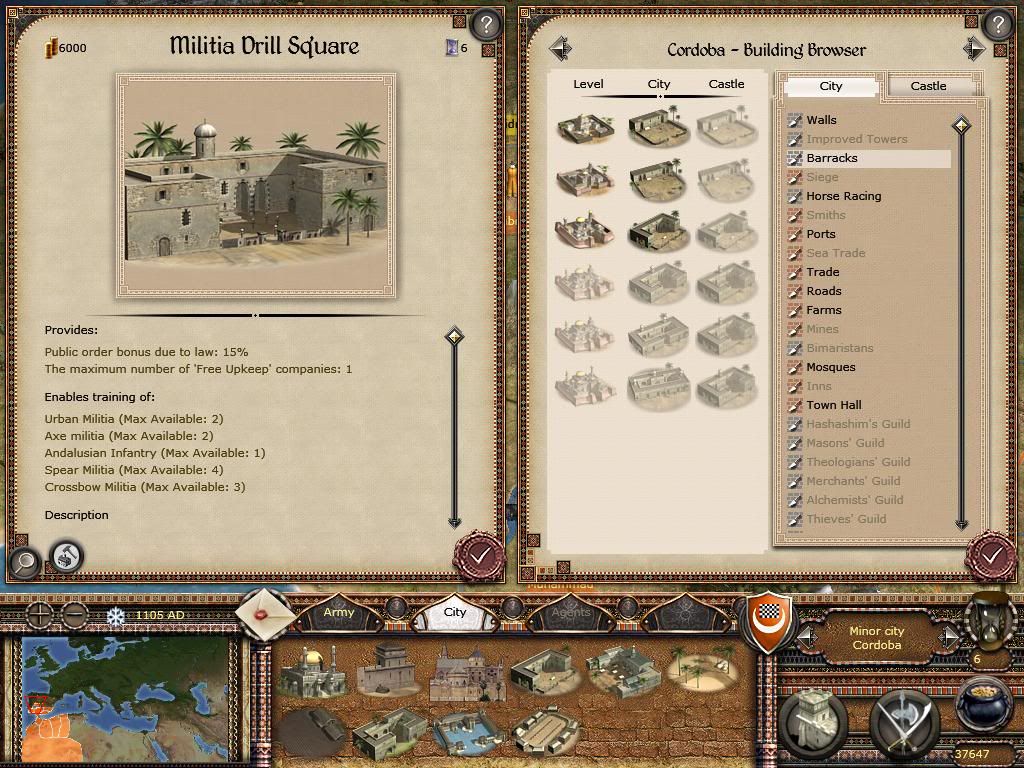
Task: Go to the next settlement with right arrow
Action: coord(973,48)
